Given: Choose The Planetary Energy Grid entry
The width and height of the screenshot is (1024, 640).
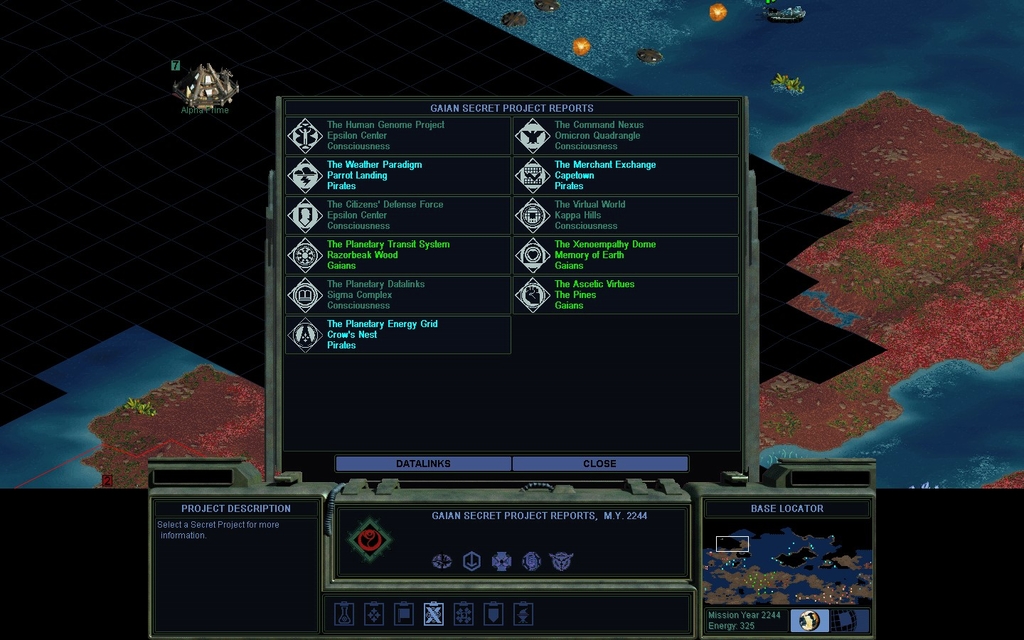Looking at the screenshot, I should coord(398,335).
